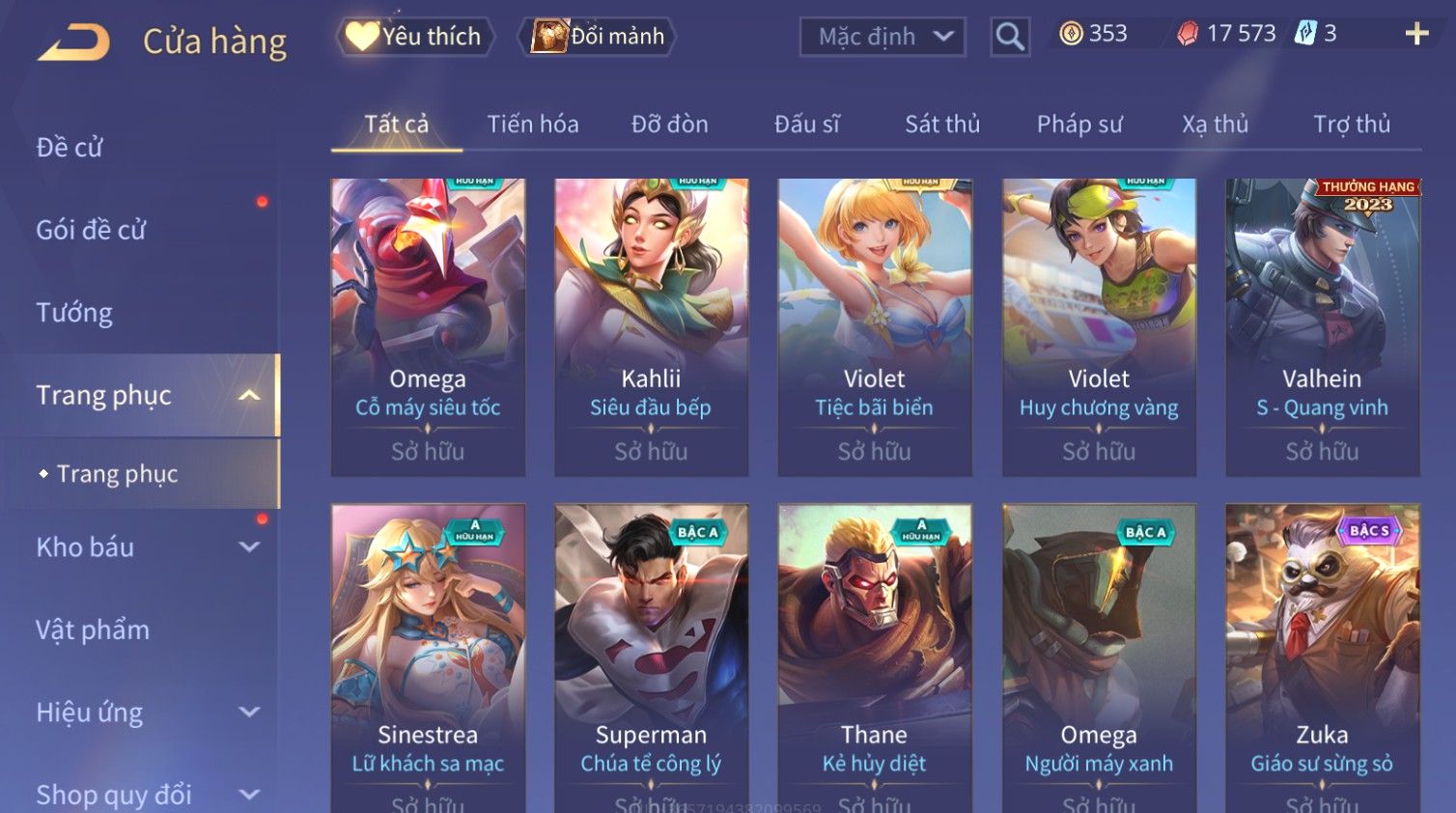Open the Vật phẩm items section
The width and height of the screenshot is (1456, 813).
click(93, 631)
